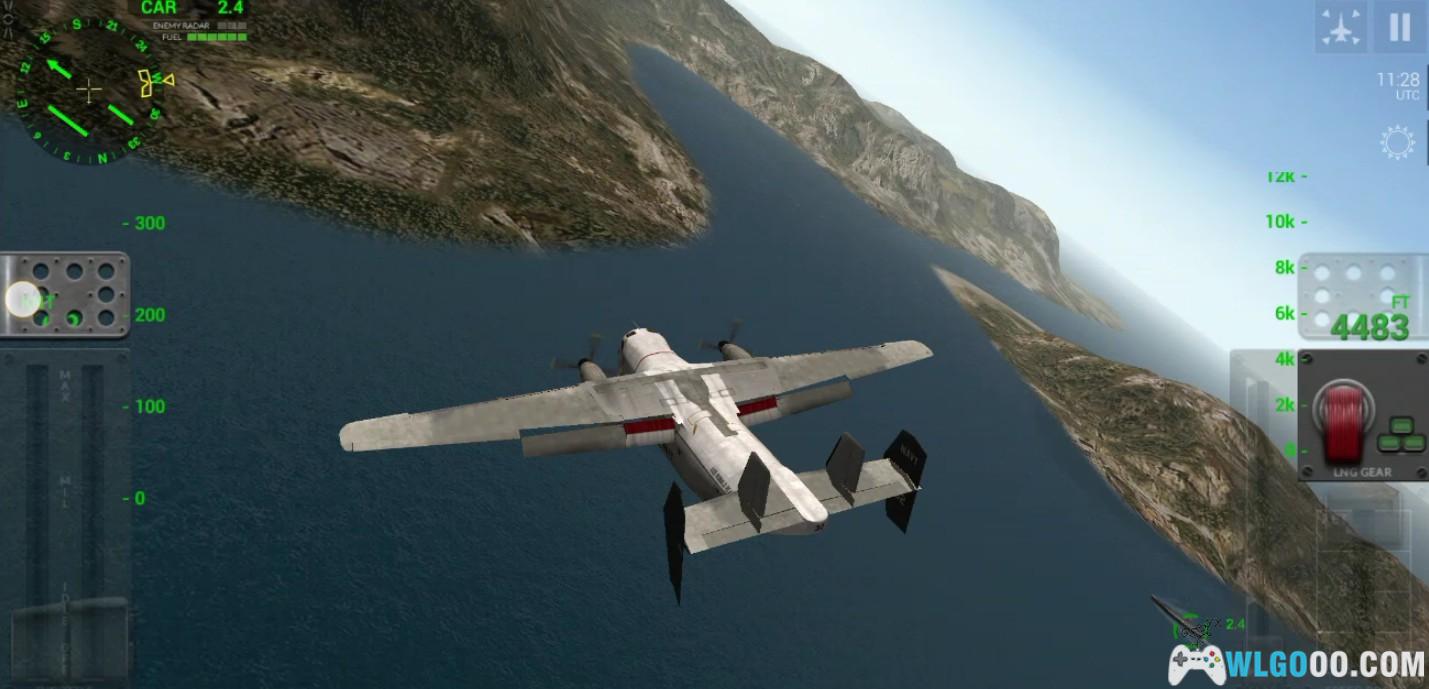This screenshot has height=689, width=1429.
Task: Pause the flight simulation
Action: pos(1399,28)
